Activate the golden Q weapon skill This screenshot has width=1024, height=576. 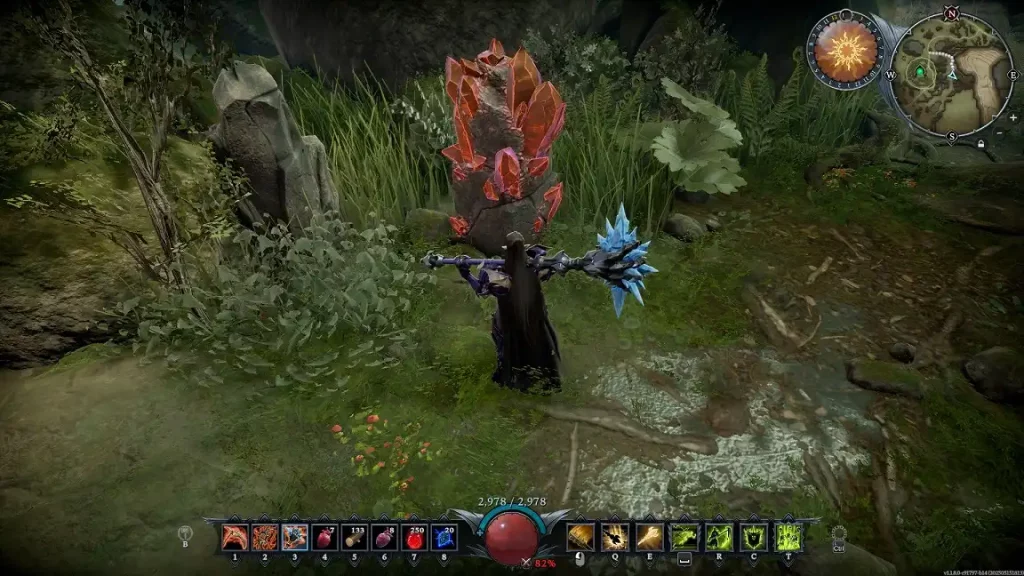click(x=615, y=538)
